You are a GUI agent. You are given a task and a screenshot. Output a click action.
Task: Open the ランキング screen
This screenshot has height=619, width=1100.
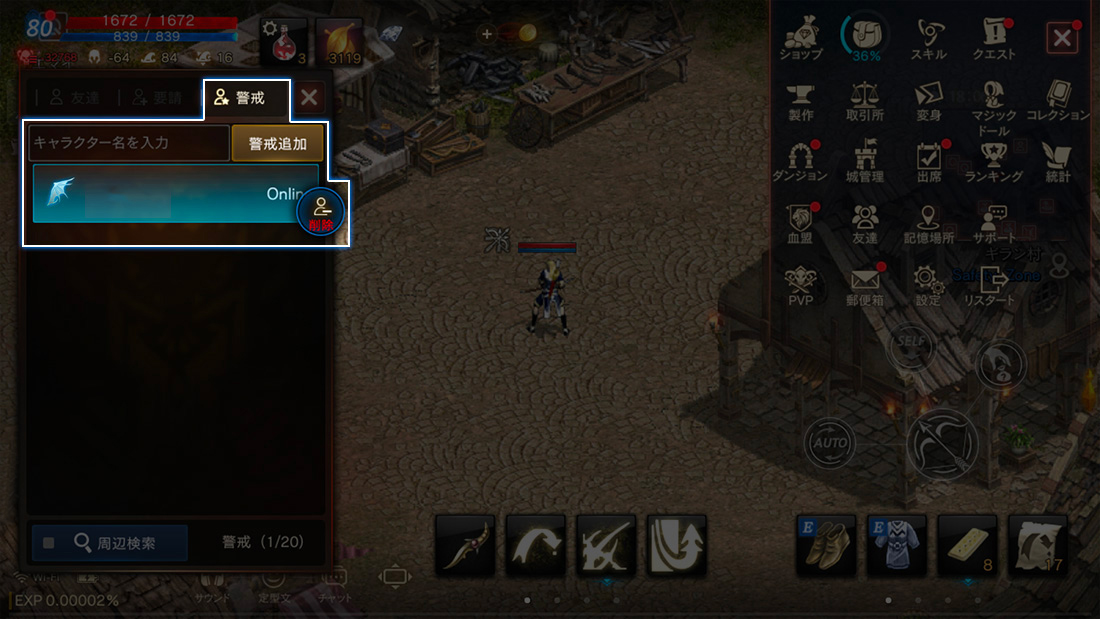(993, 161)
